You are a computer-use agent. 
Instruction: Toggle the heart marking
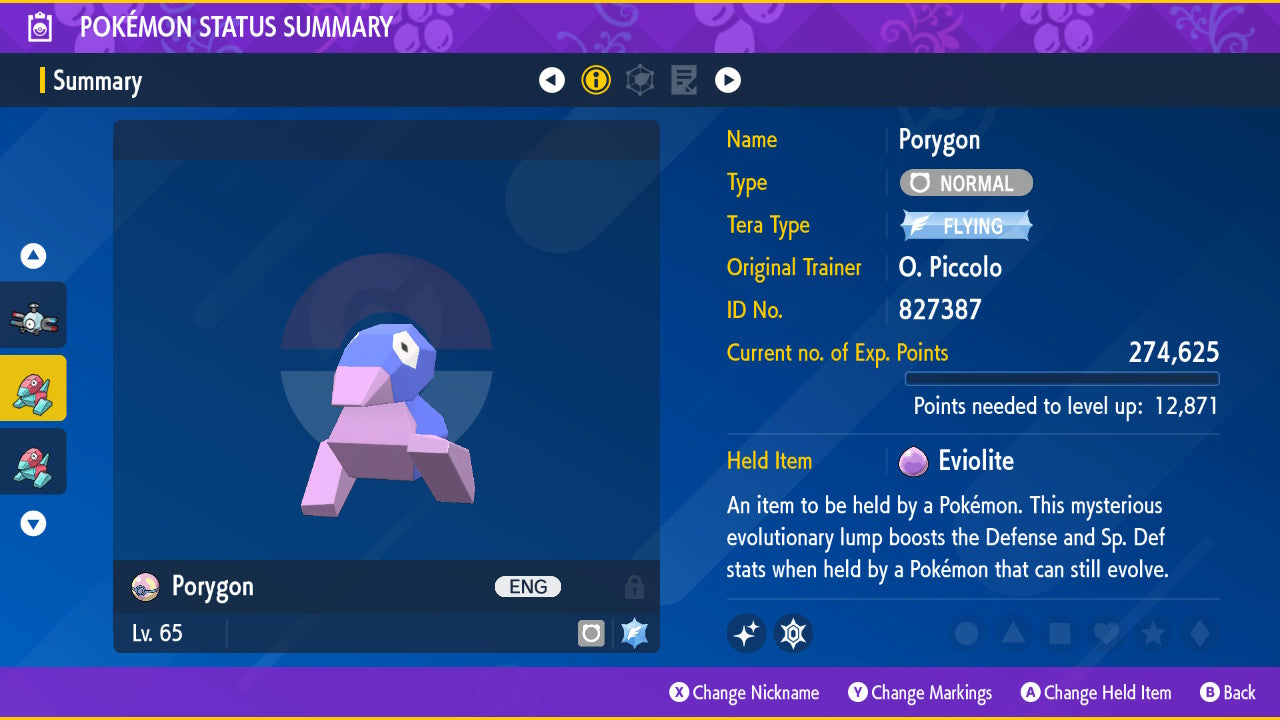pyautogui.click(x=1104, y=633)
